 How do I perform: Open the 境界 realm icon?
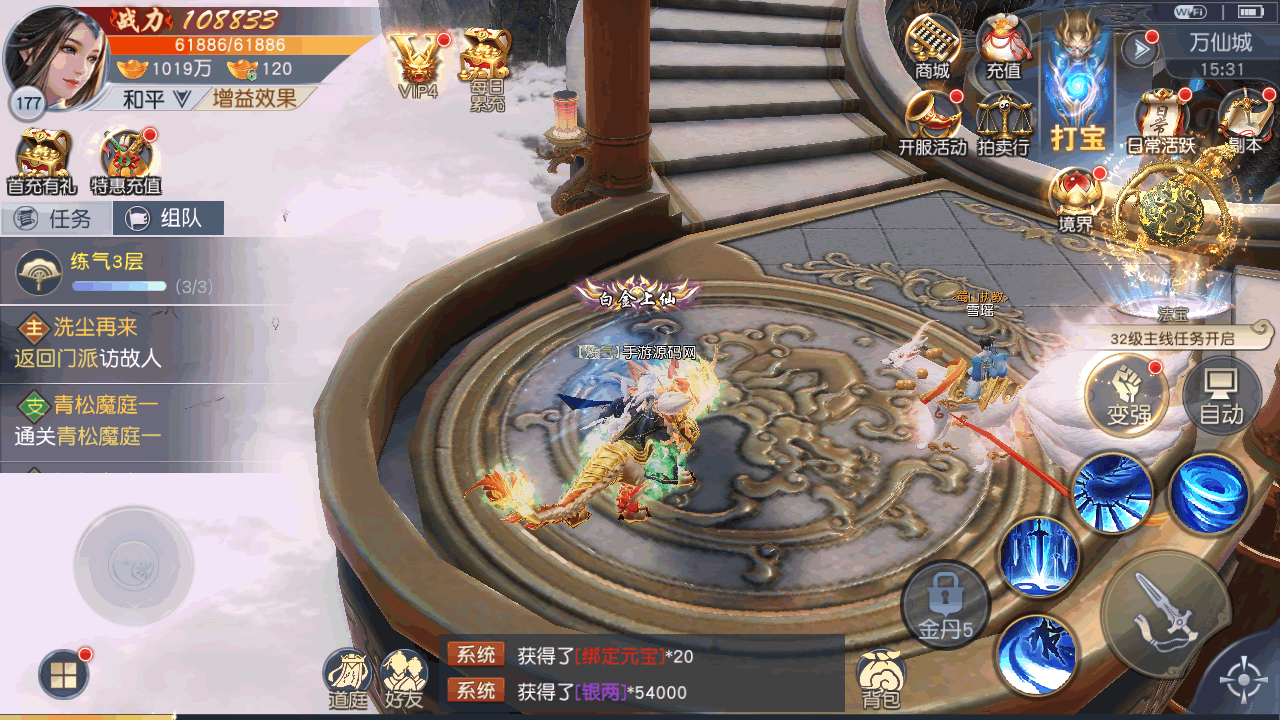click(1076, 198)
